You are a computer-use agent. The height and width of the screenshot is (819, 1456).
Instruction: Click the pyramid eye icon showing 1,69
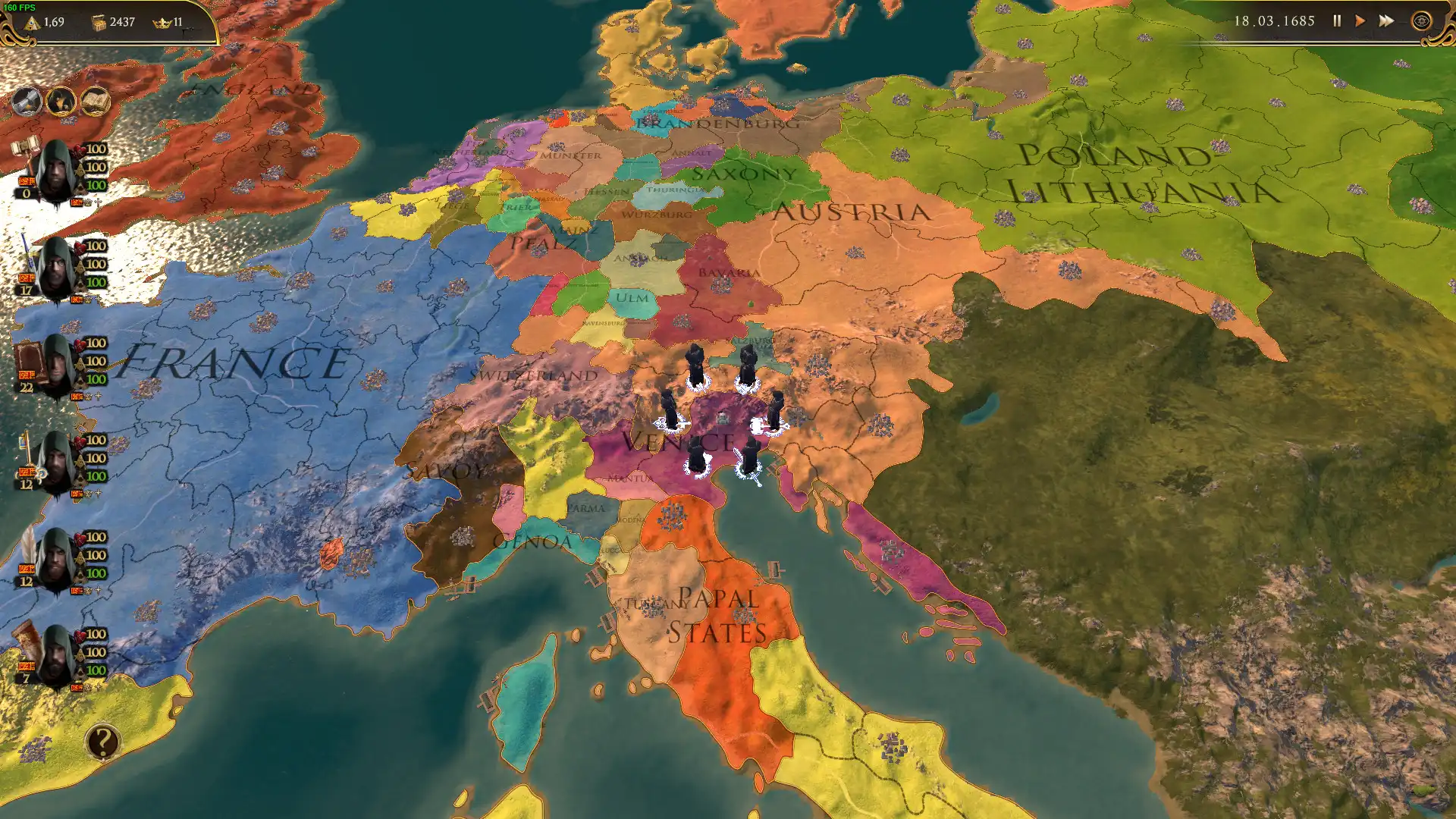point(32,23)
